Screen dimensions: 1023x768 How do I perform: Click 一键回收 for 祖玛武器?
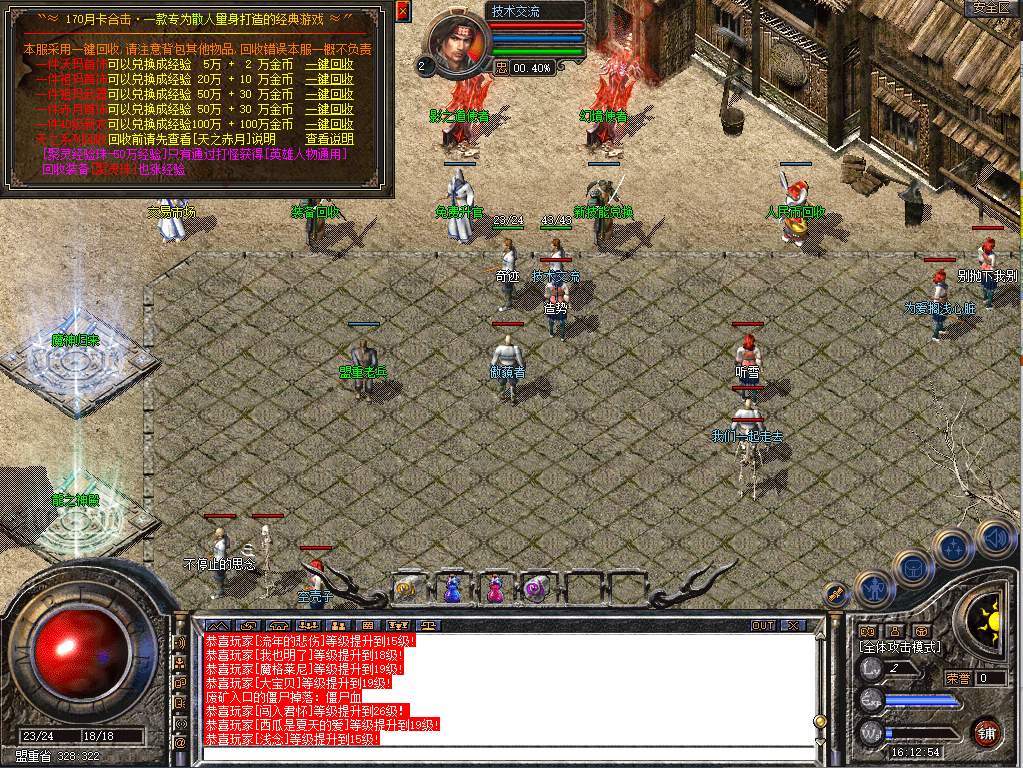click(329, 94)
